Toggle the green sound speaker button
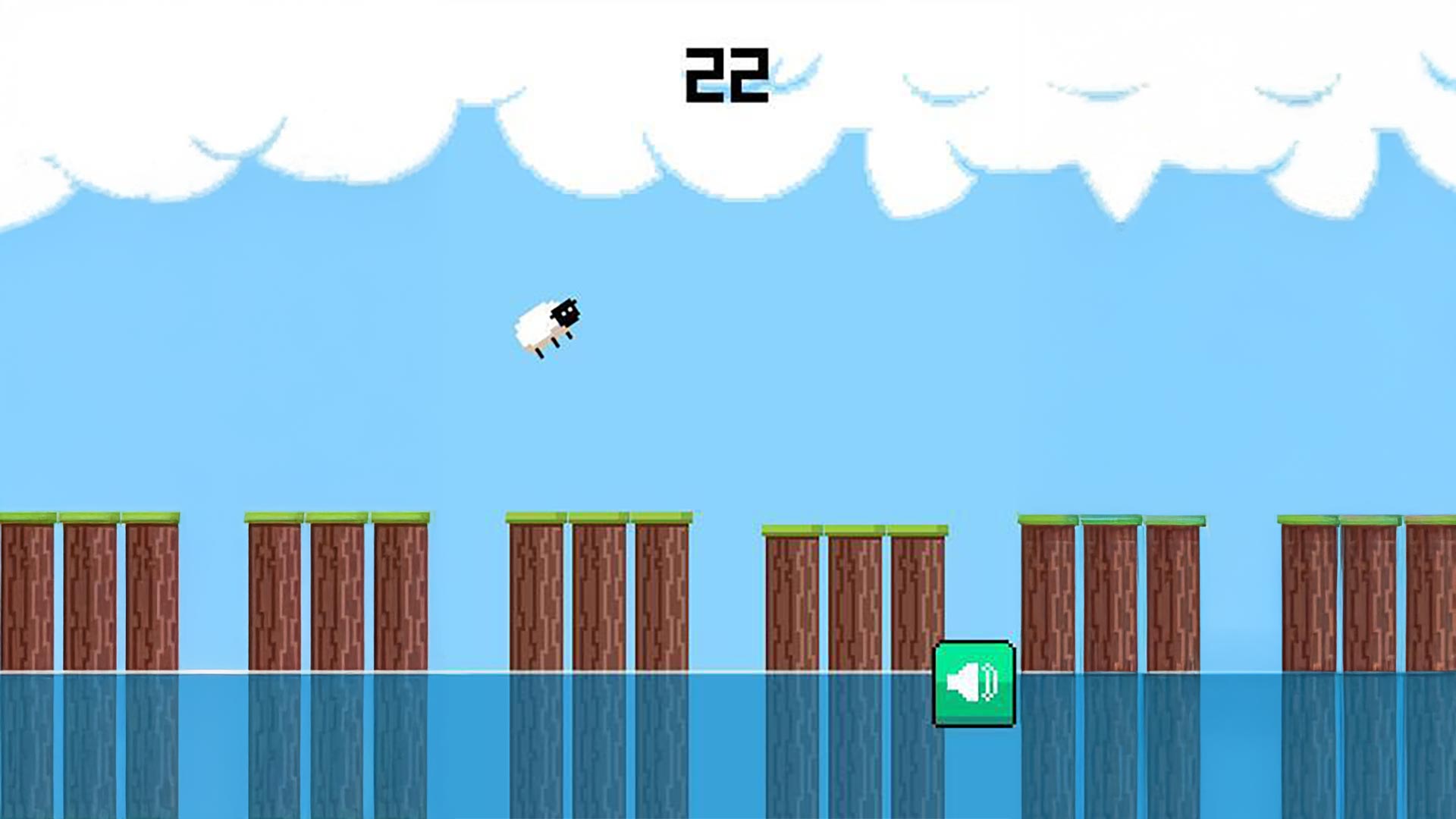This screenshot has height=819, width=1456. point(974,682)
